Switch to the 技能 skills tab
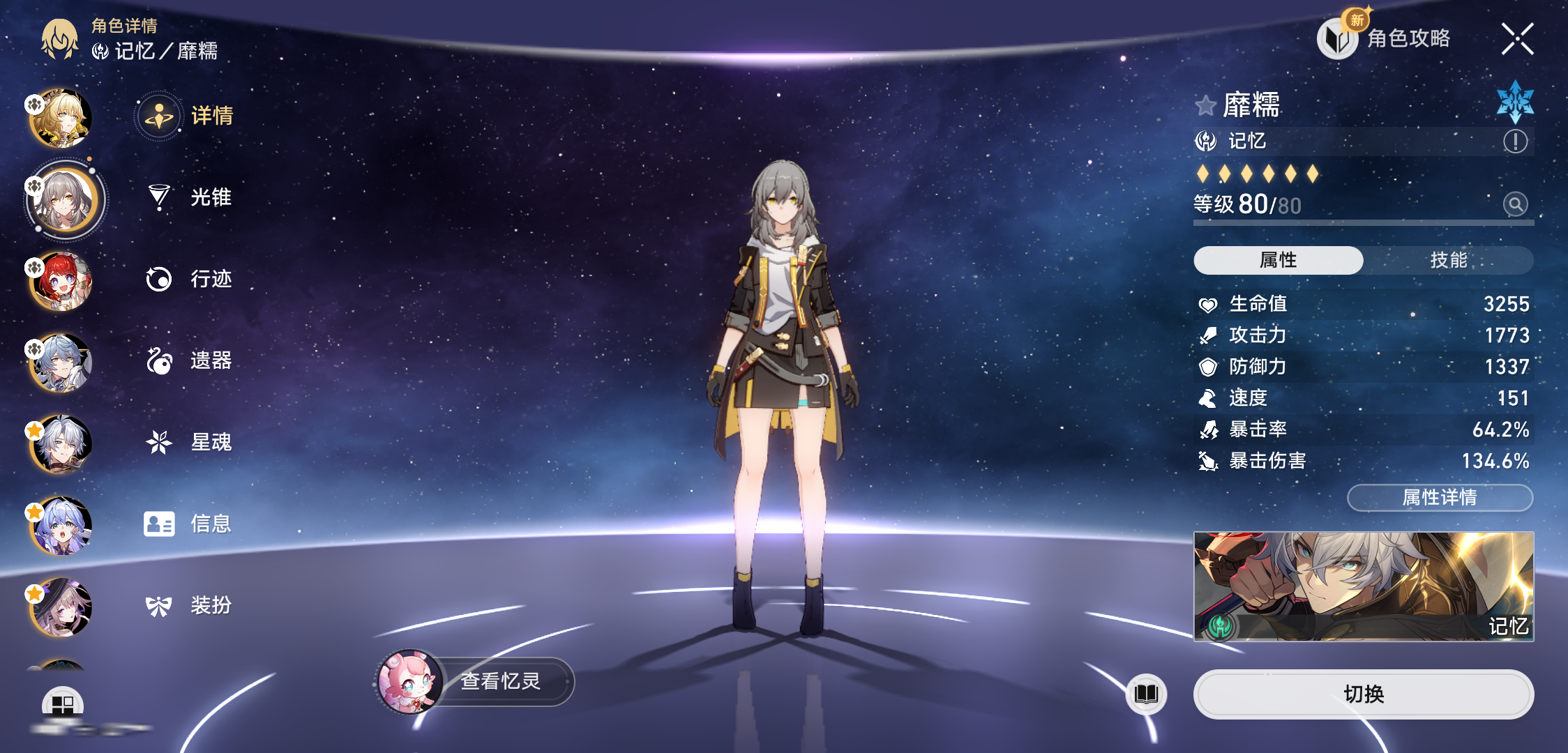This screenshot has width=1568, height=753. click(1448, 260)
